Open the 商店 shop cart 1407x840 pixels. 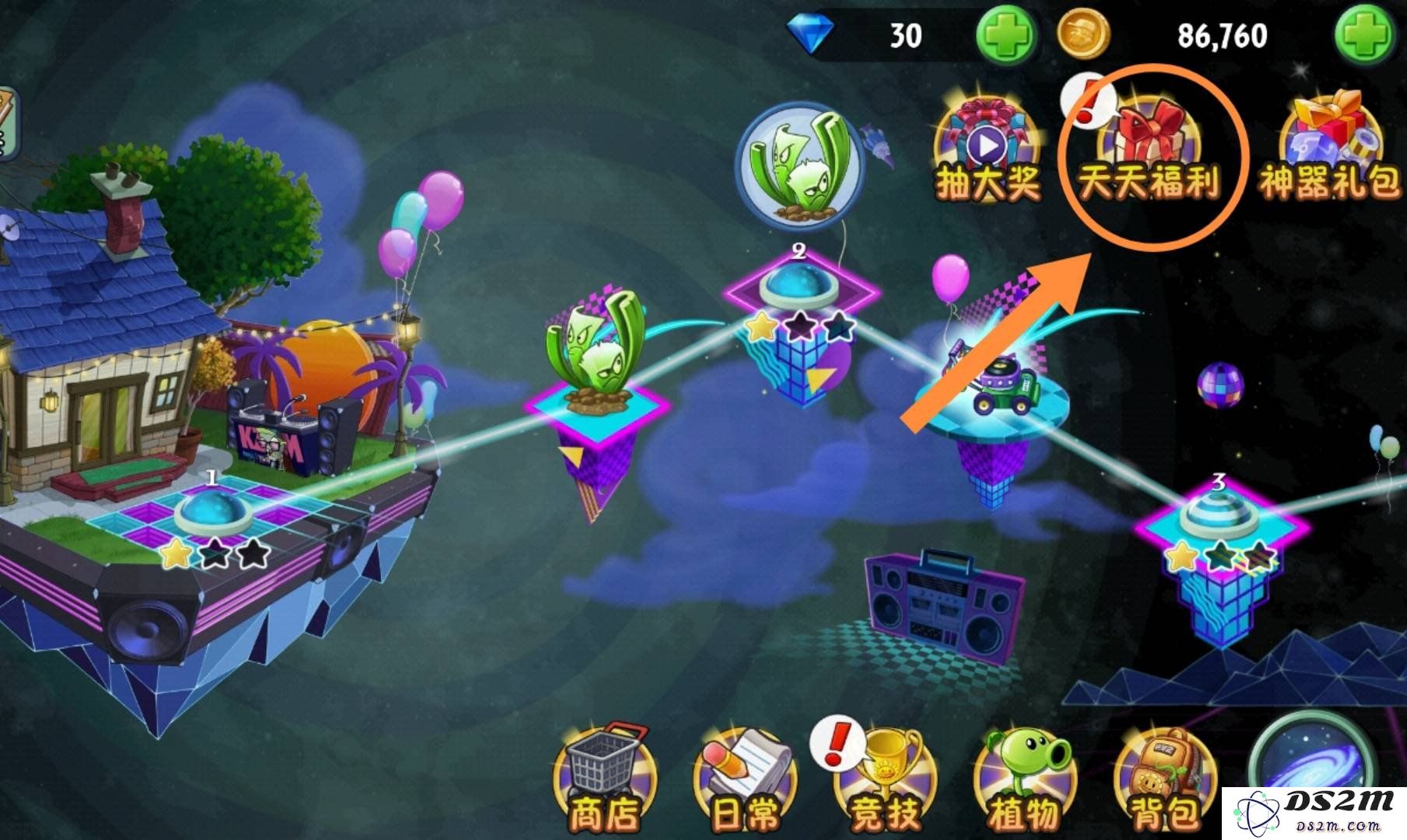[605, 779]
